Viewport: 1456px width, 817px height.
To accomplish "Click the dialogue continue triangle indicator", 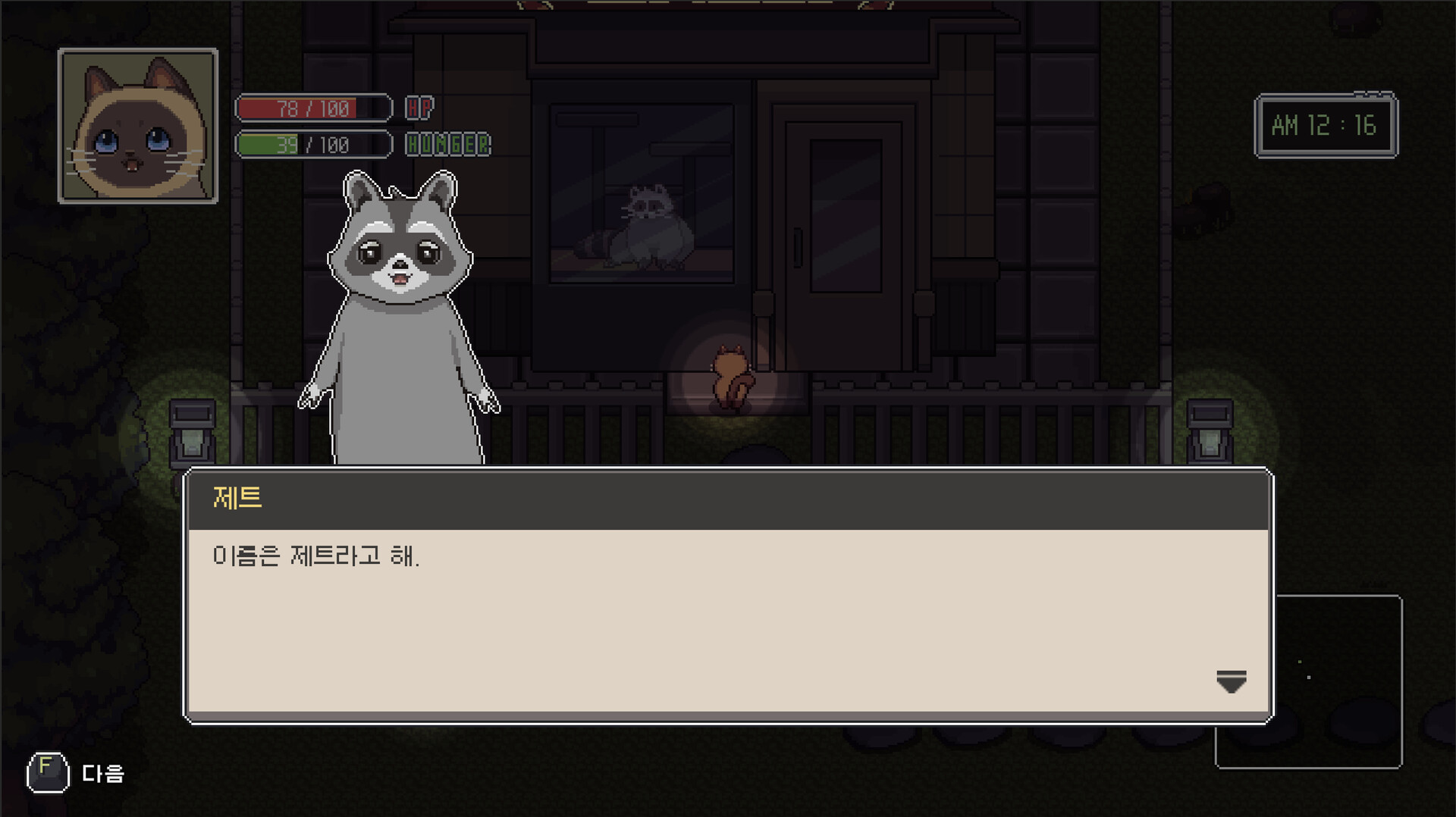I will [1230, 681].
